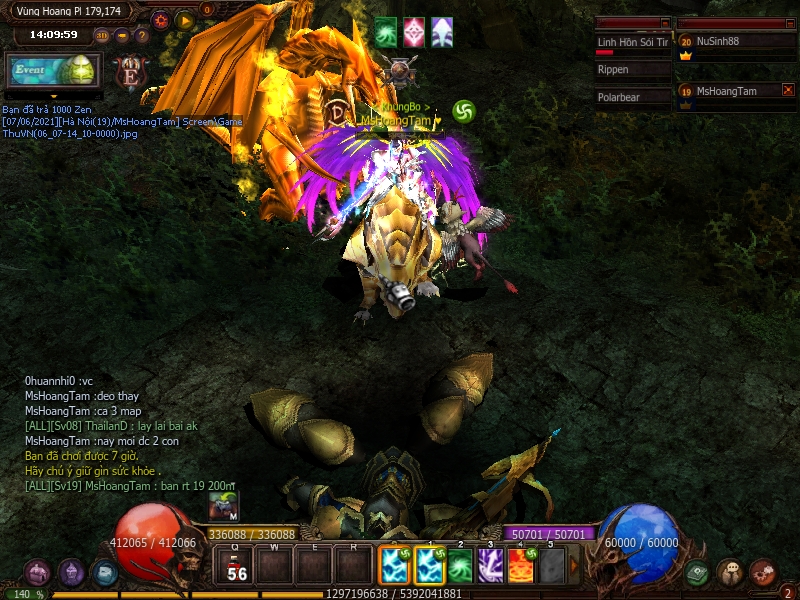The width and height of the screenshot is (800, 600).
Task: Select the green swirl skill in slot 2
Action: coord(459,566)
